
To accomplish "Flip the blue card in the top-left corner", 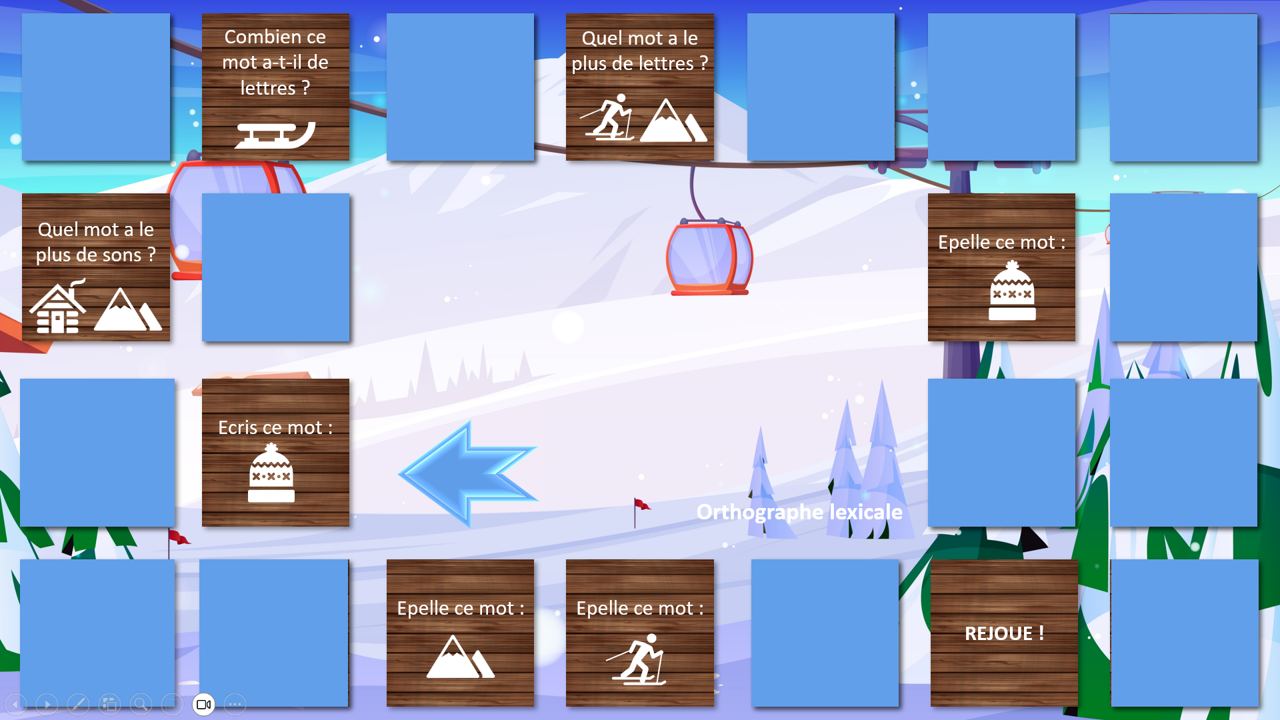I will click(x=96, y=86).
